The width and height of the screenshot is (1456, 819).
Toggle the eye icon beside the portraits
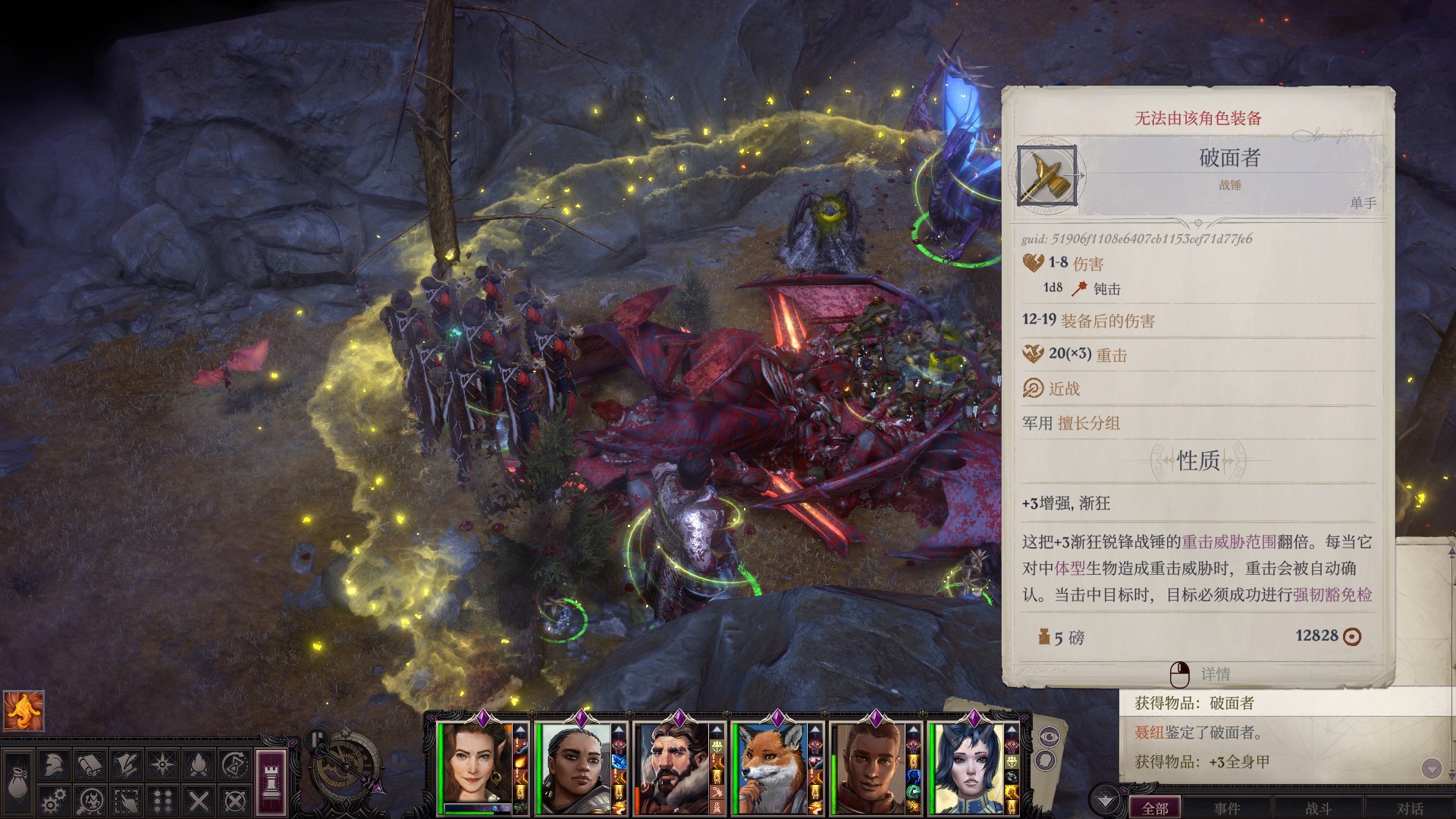(x=1050, y=736)
